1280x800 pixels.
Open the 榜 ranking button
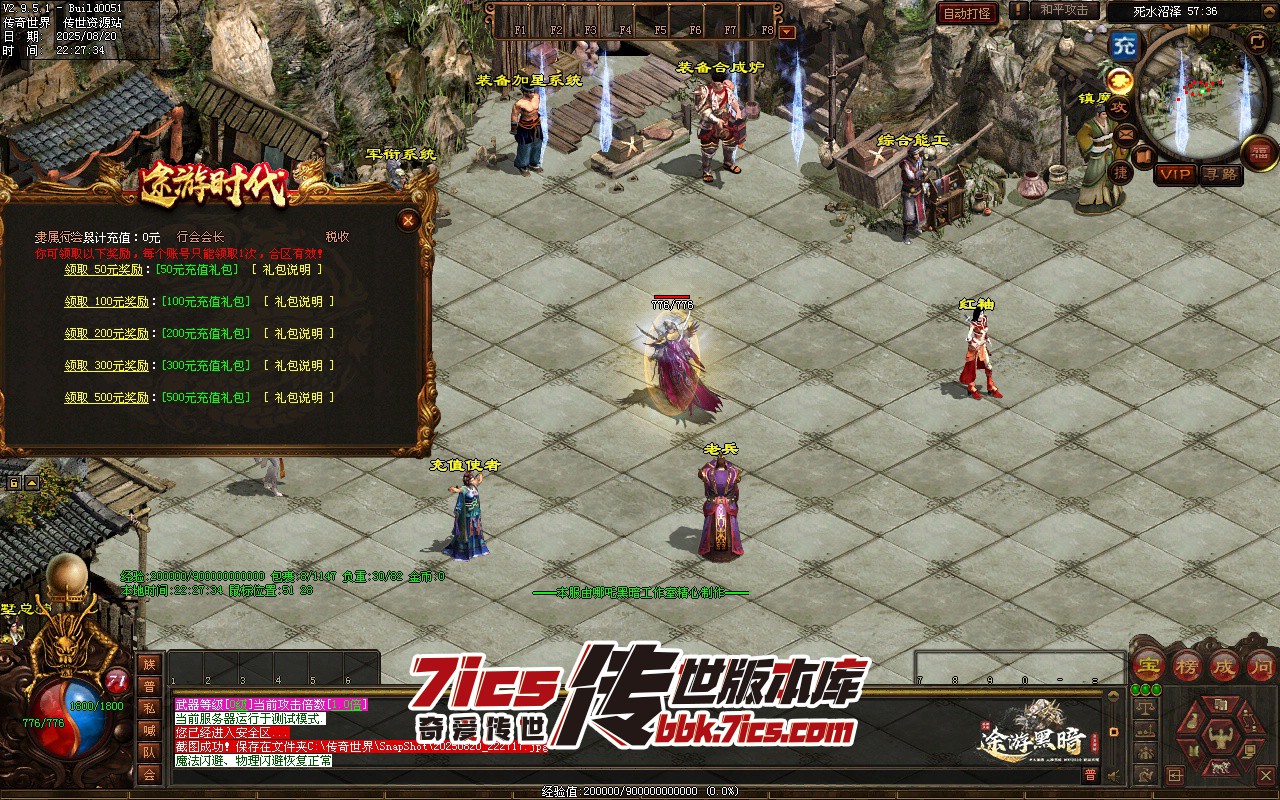[x=1186, y=664]
